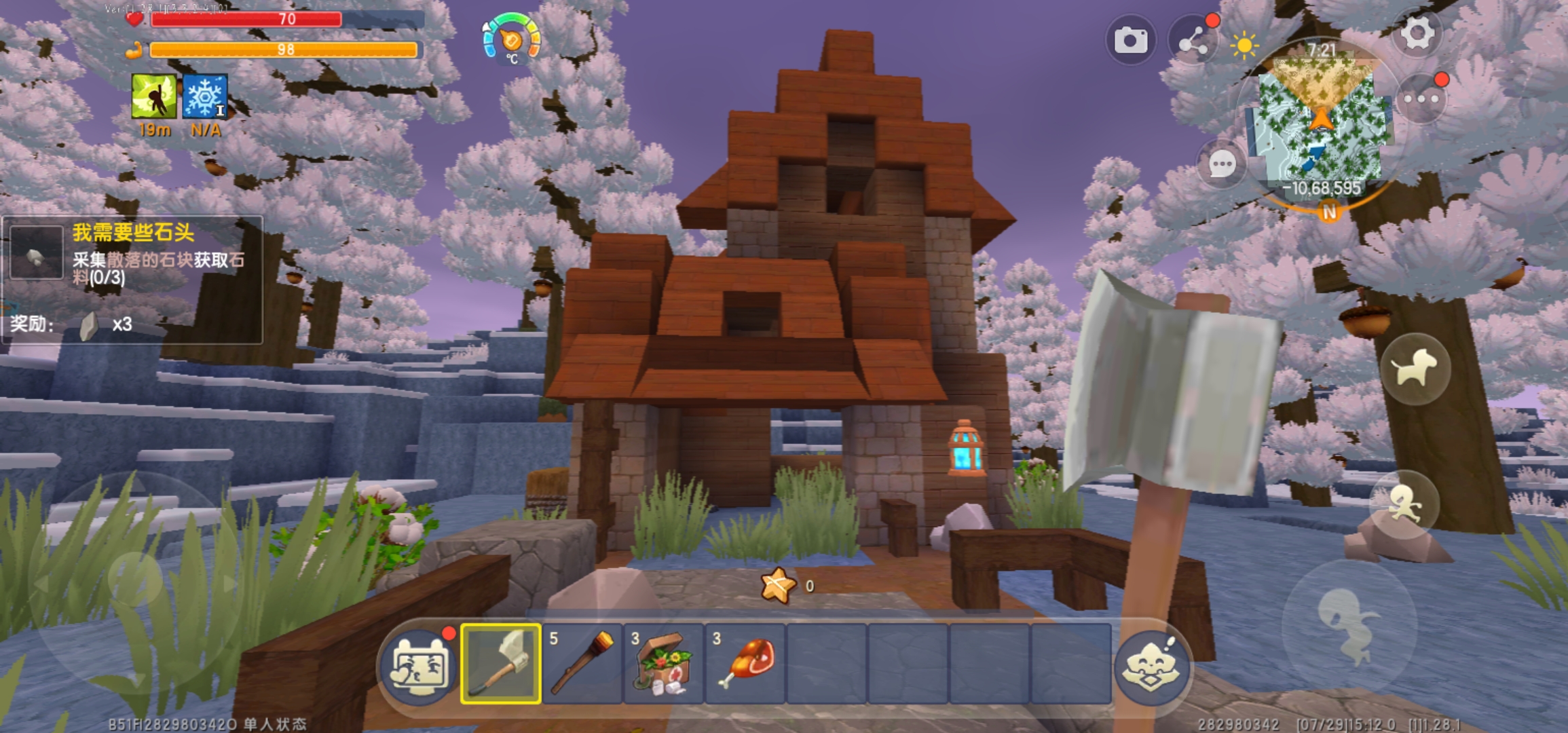Select the flower crate hotbar slot
The image size is (1568, 733).
point(664,663)
